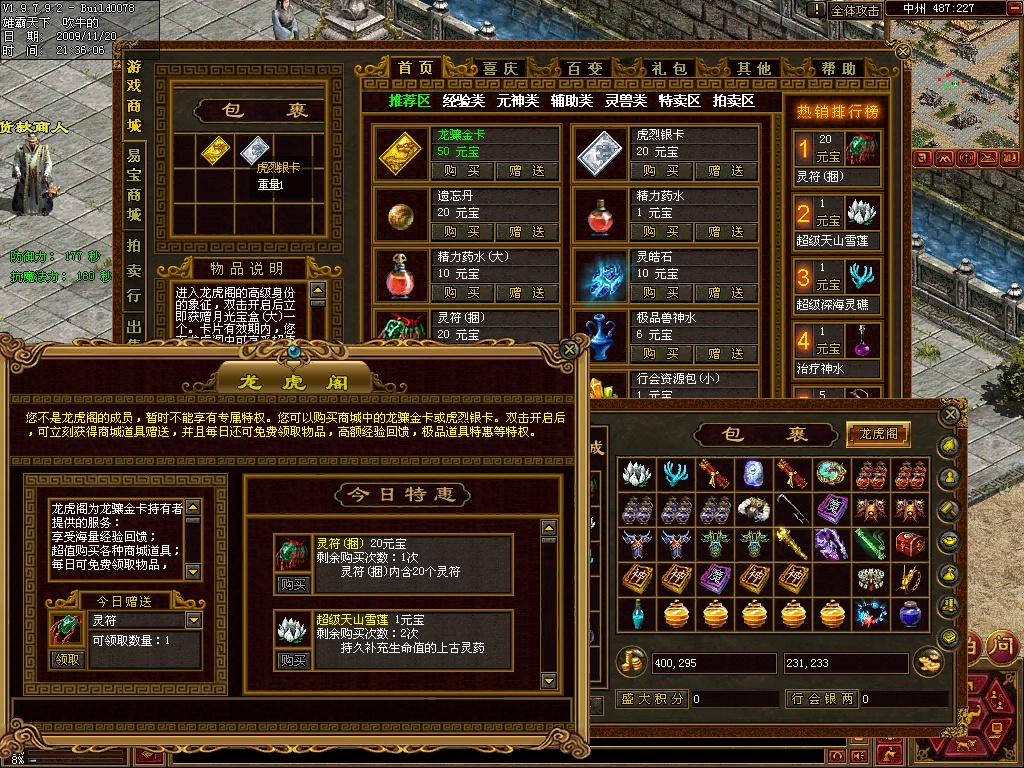Buy the 超级天山雪莲 daily special
The height and width of the screenshot is (768, 1024).
(x=292, y=661)
